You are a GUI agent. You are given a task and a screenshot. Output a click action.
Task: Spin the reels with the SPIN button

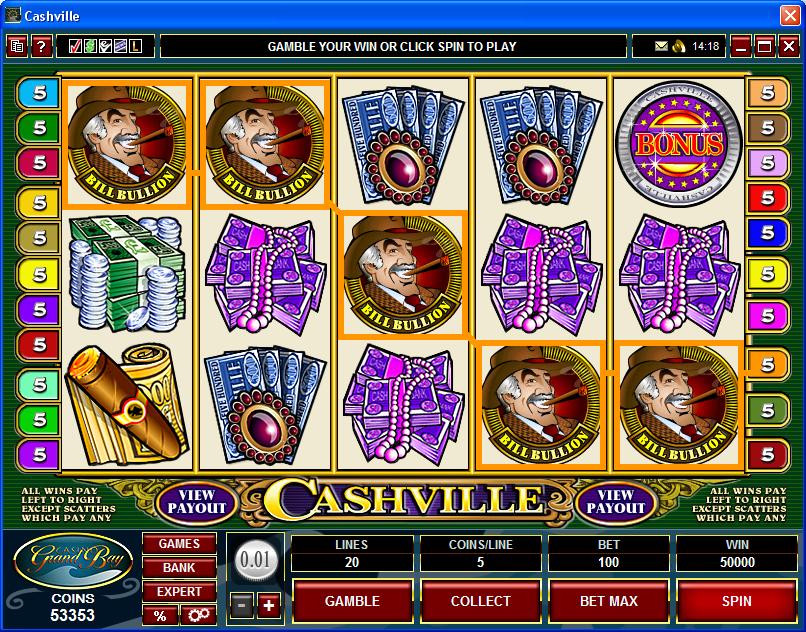[x=736, y=601]
